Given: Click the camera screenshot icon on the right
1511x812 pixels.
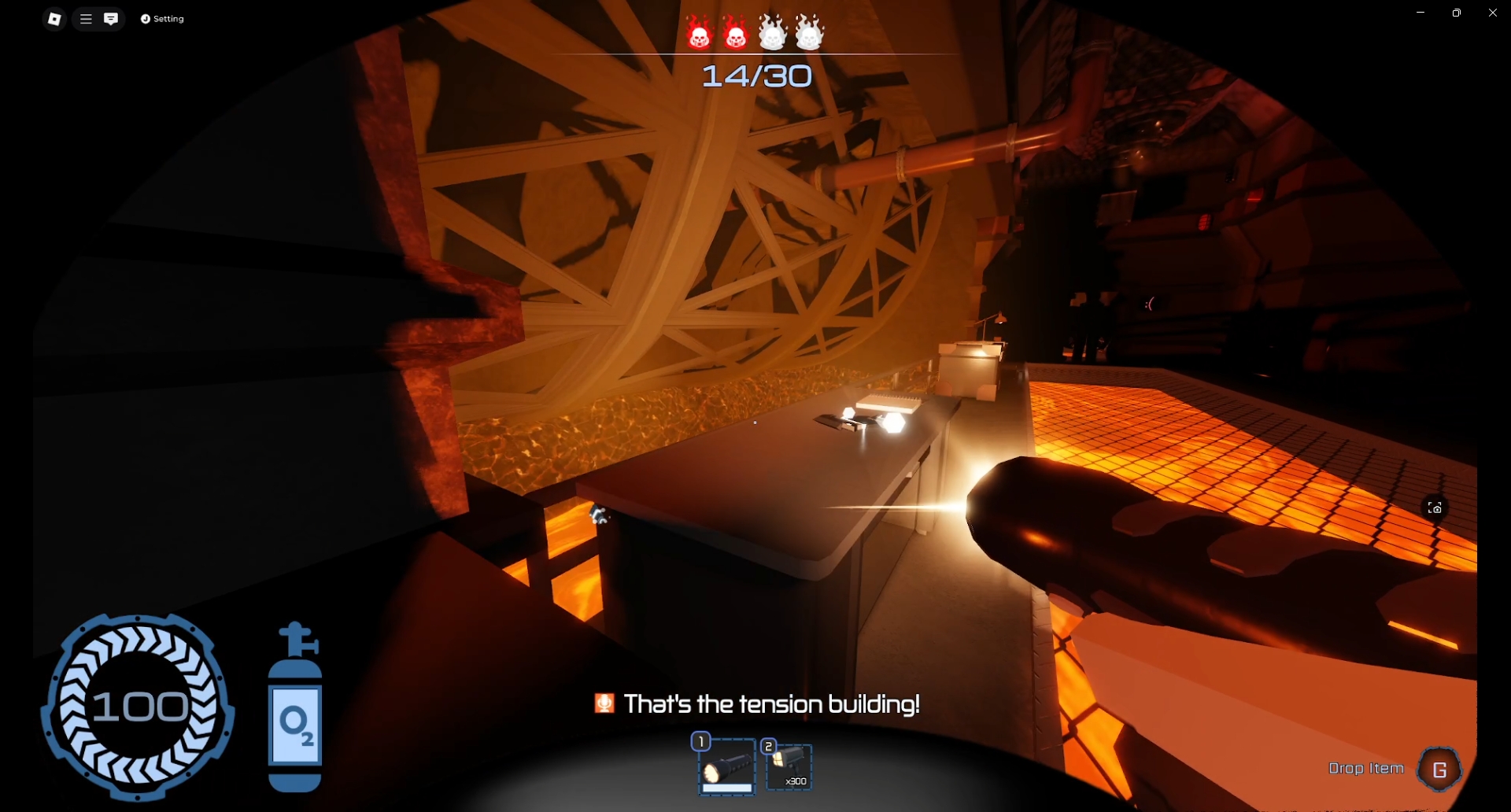Looking at the screenshot, I should pos(1434,507).
